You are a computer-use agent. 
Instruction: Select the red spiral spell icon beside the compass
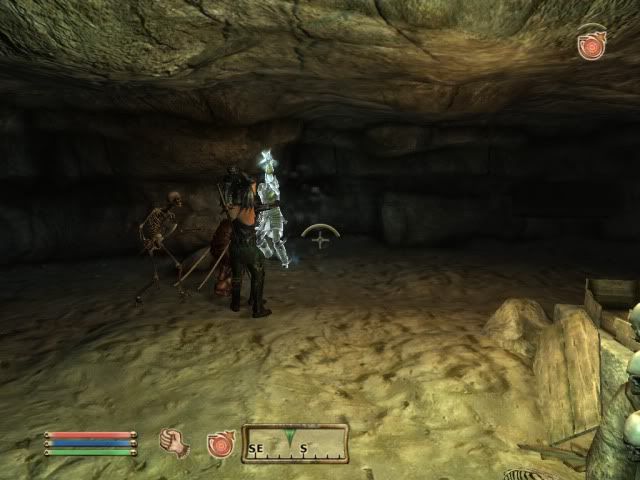[220, 443]
